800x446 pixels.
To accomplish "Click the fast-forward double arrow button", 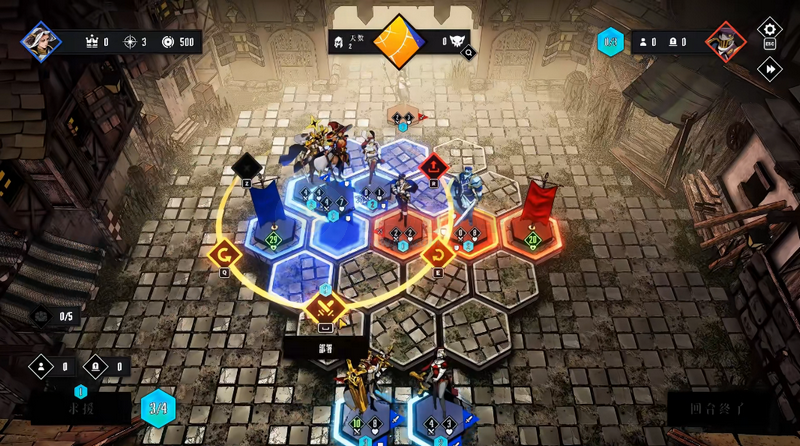I will (769, 68).
